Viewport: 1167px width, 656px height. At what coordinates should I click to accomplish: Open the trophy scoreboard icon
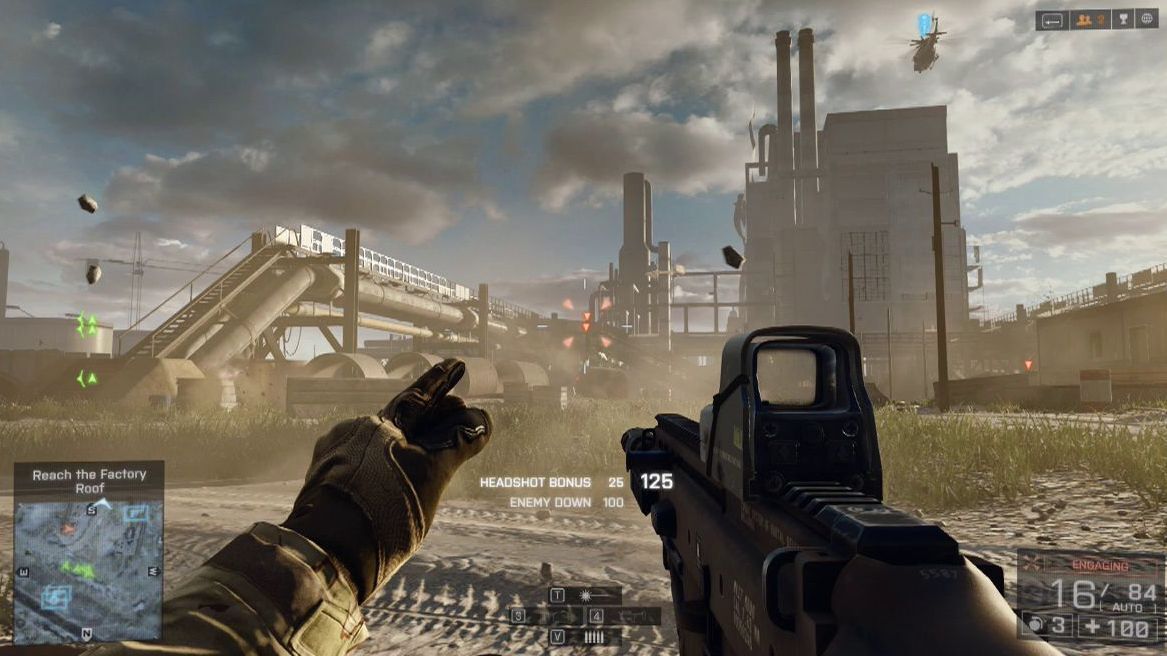pyautogui.click(x=1123, y=19)
